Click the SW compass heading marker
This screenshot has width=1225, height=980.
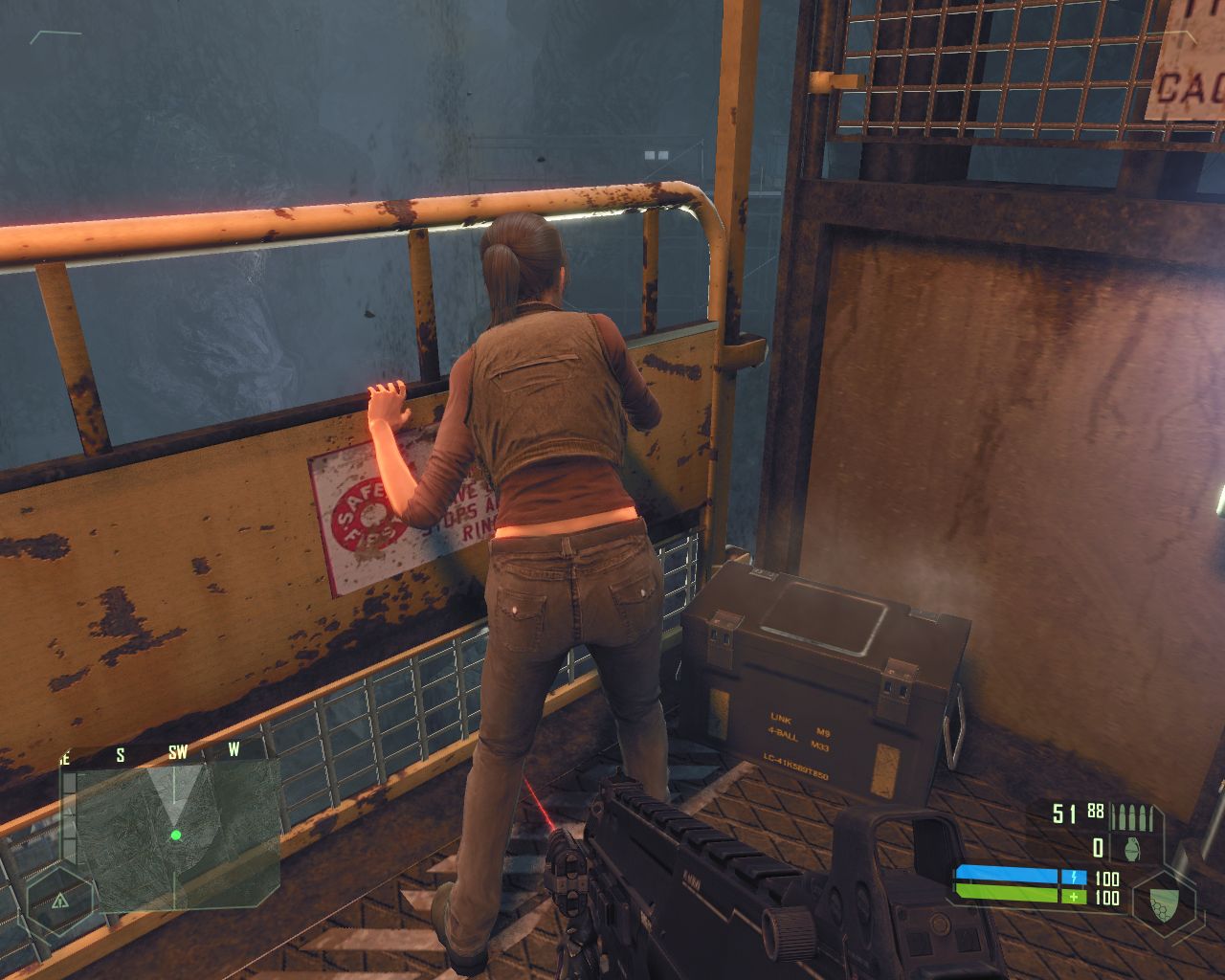pos(178,753)
